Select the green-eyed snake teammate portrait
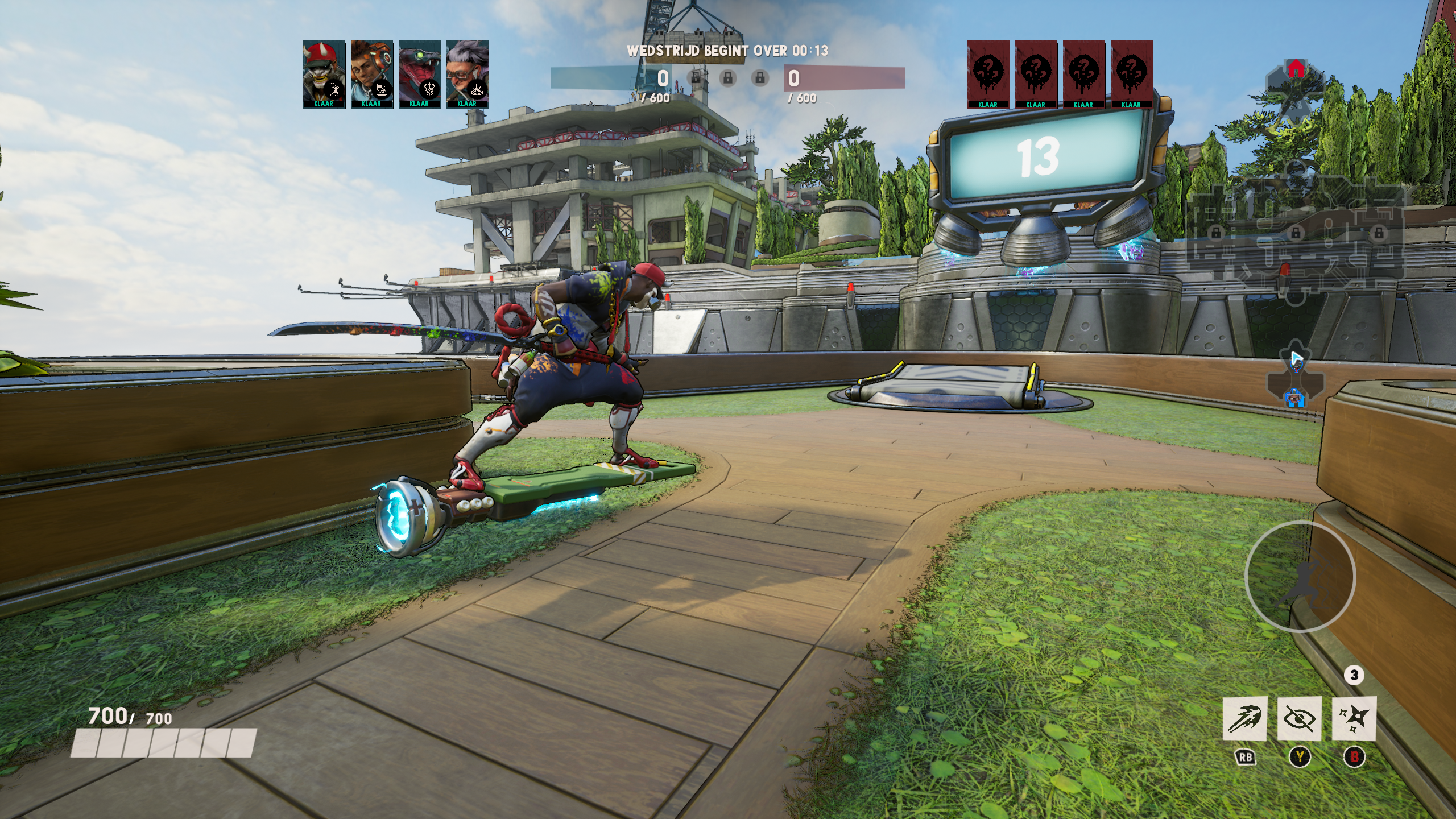The width and height of the screenshot is (1456, 819). tap(420, 73)
